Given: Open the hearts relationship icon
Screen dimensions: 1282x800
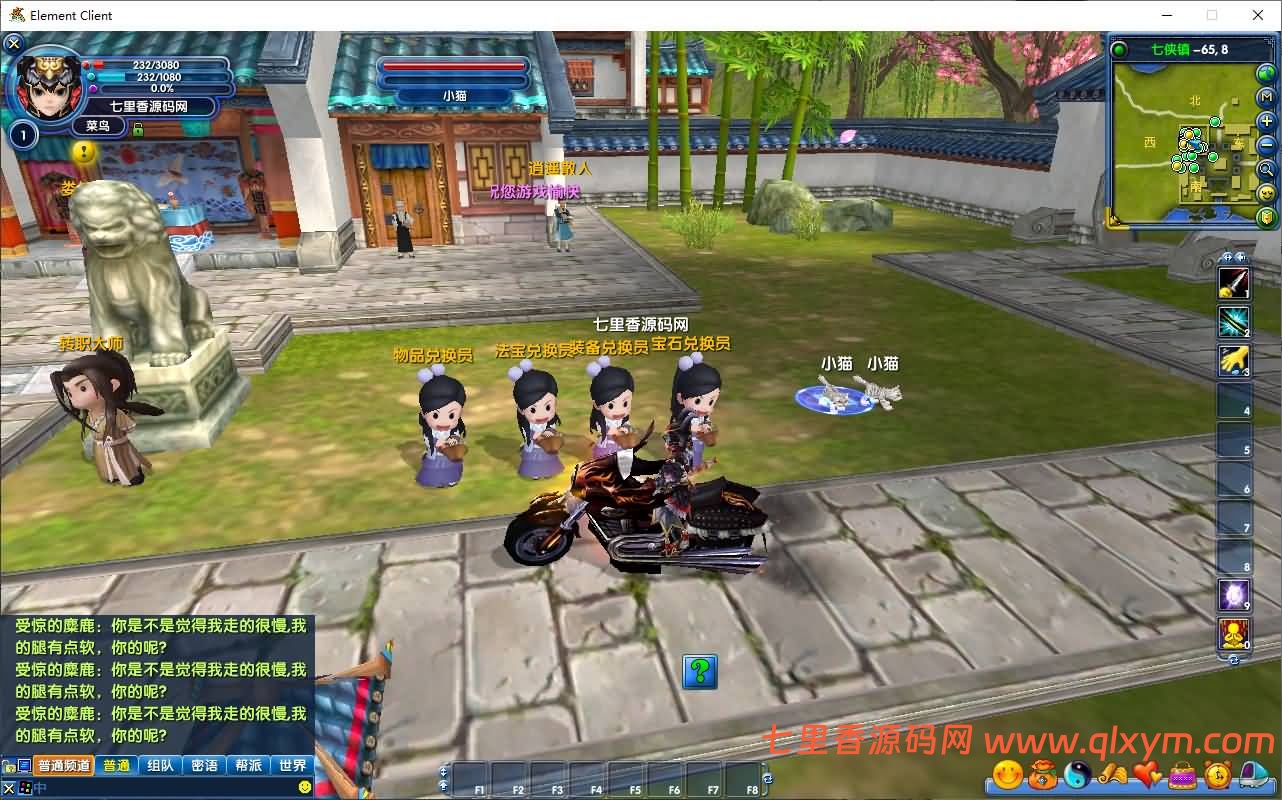Looking at the screenshot, I should (1146, 773).
